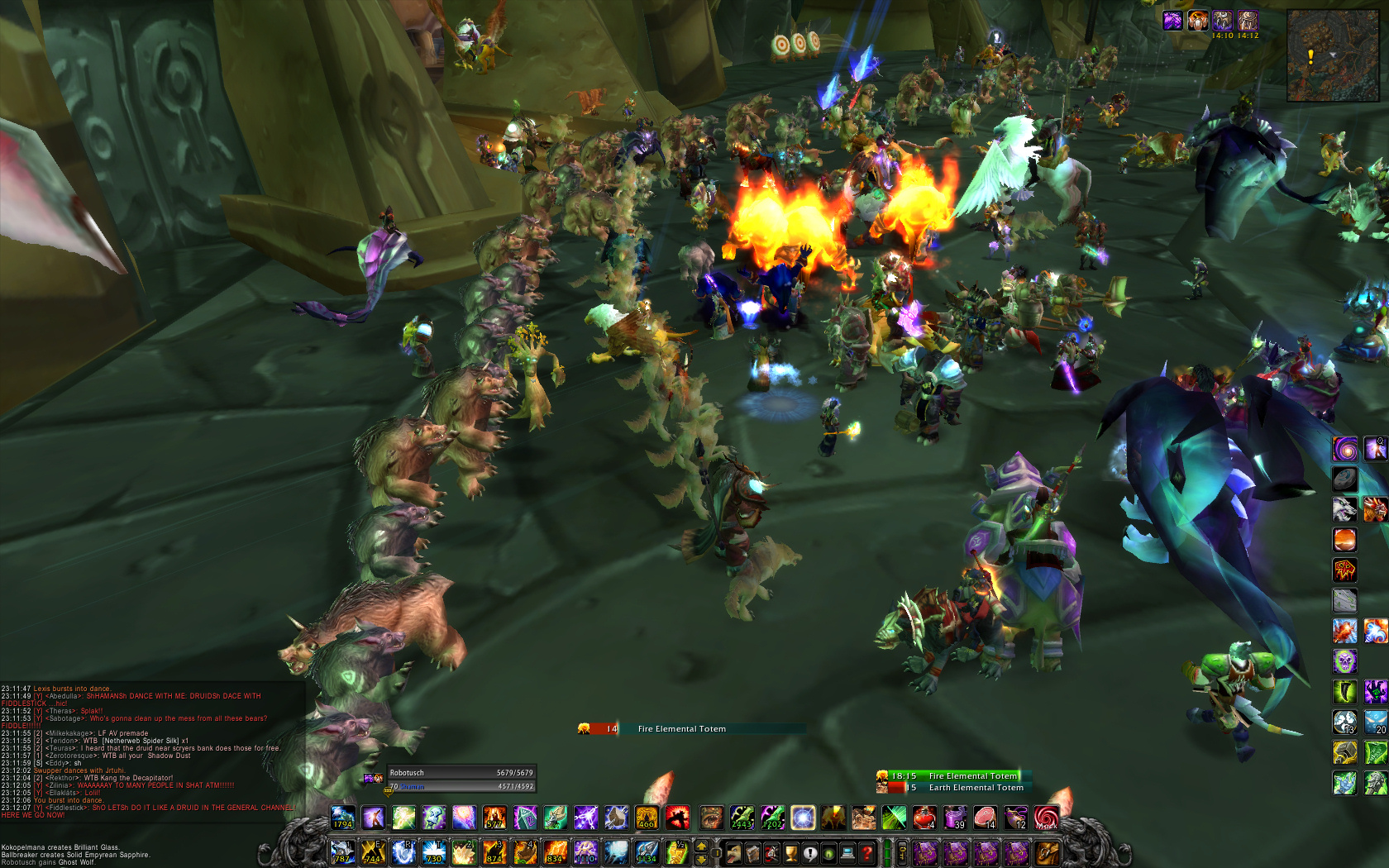The width and height of the screenshot is (1389, 868).
Task: Open the square minimap
Action: pyautogui.click(x=1332, y=55)
